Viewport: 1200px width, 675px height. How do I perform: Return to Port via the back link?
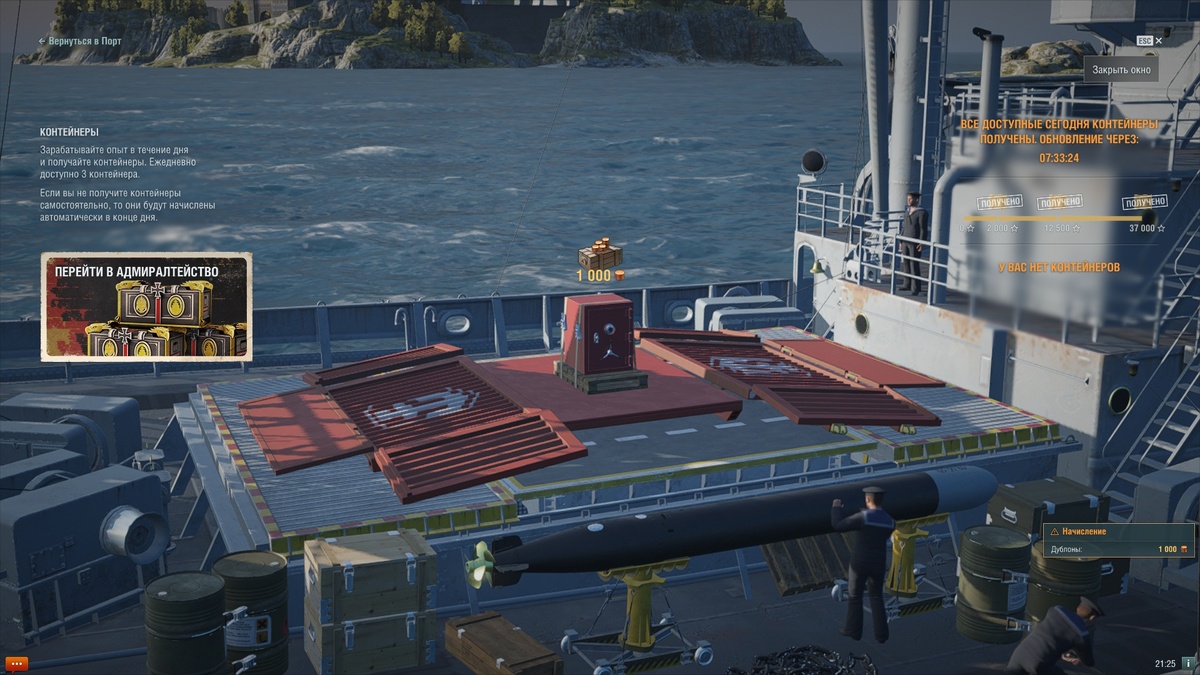80,41
